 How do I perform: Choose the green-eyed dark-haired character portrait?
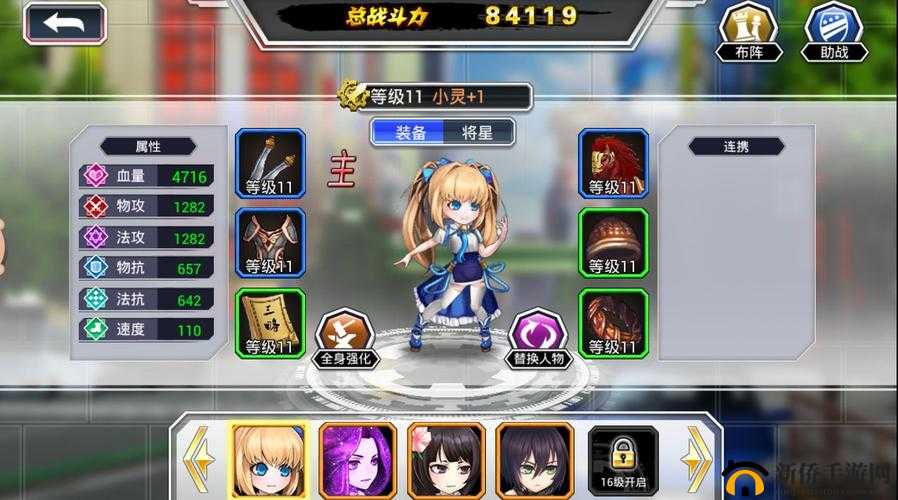pos(530,459)
